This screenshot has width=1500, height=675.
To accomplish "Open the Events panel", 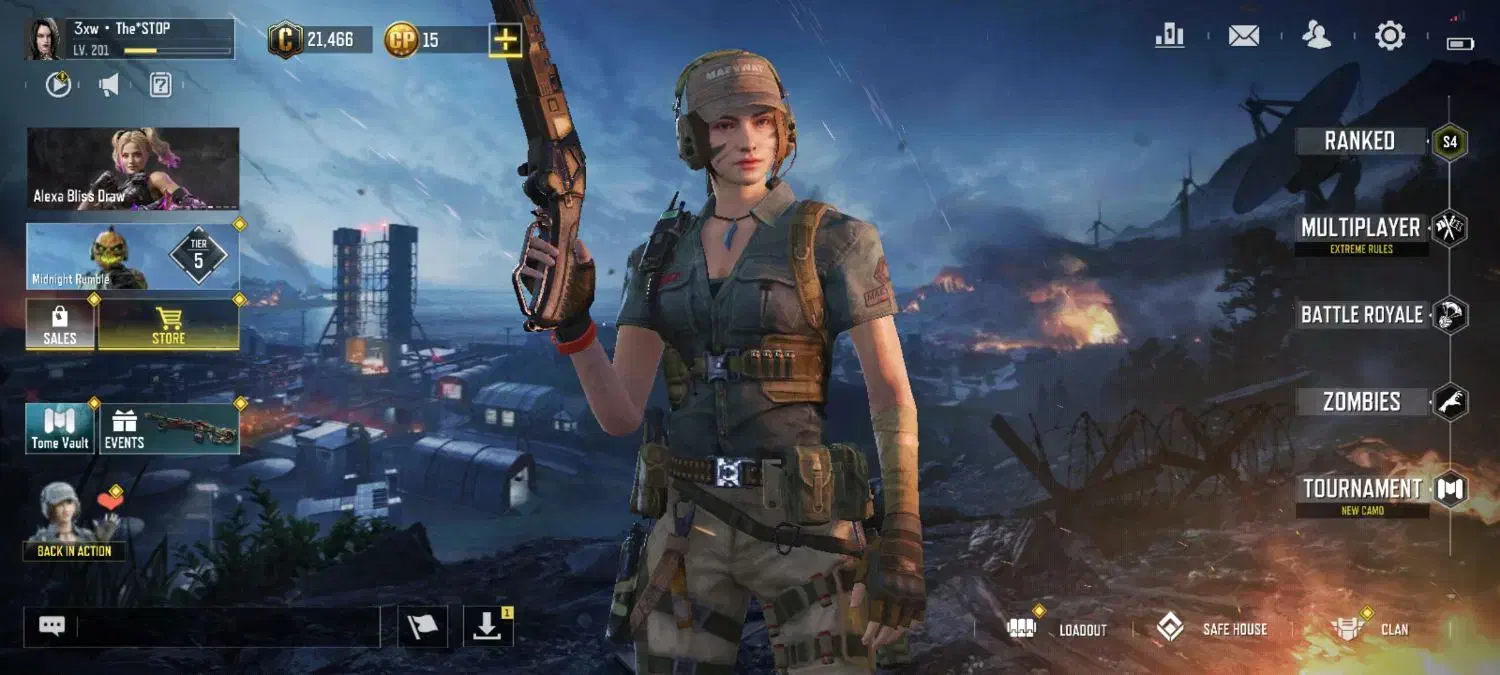I will 168,429.
